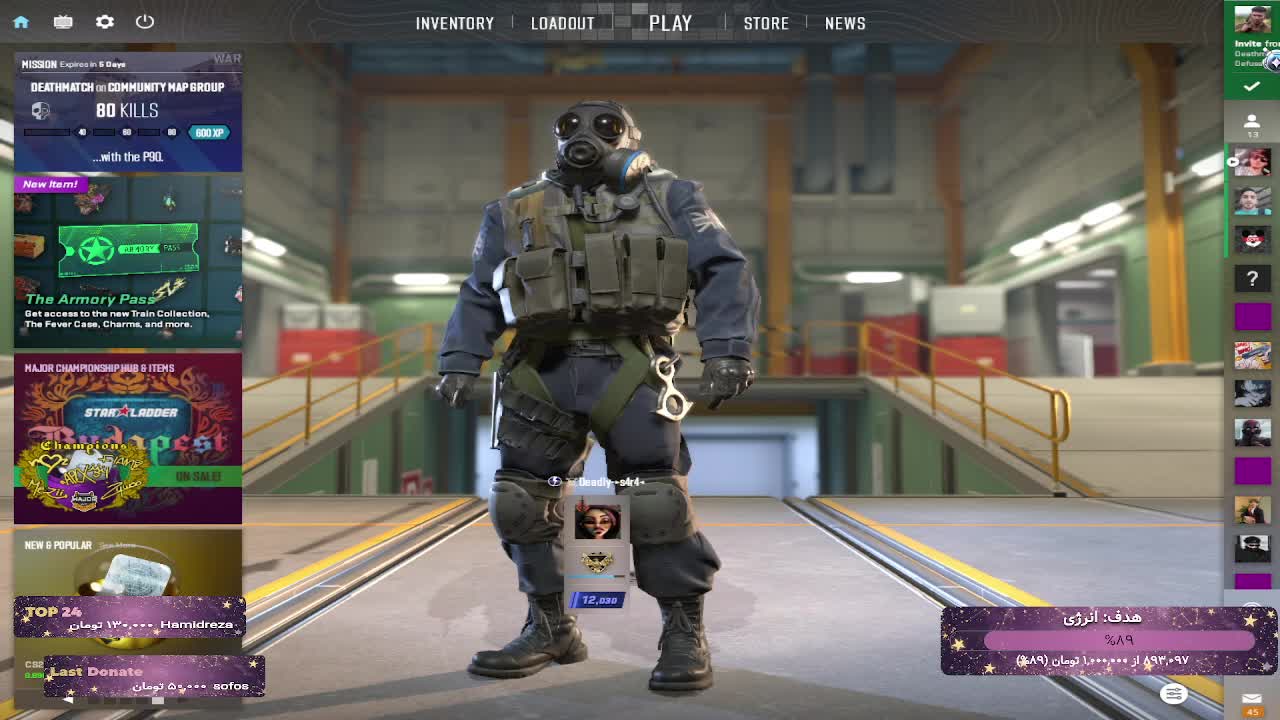Open the mail inbox icon

click(x=1252, y=699)
